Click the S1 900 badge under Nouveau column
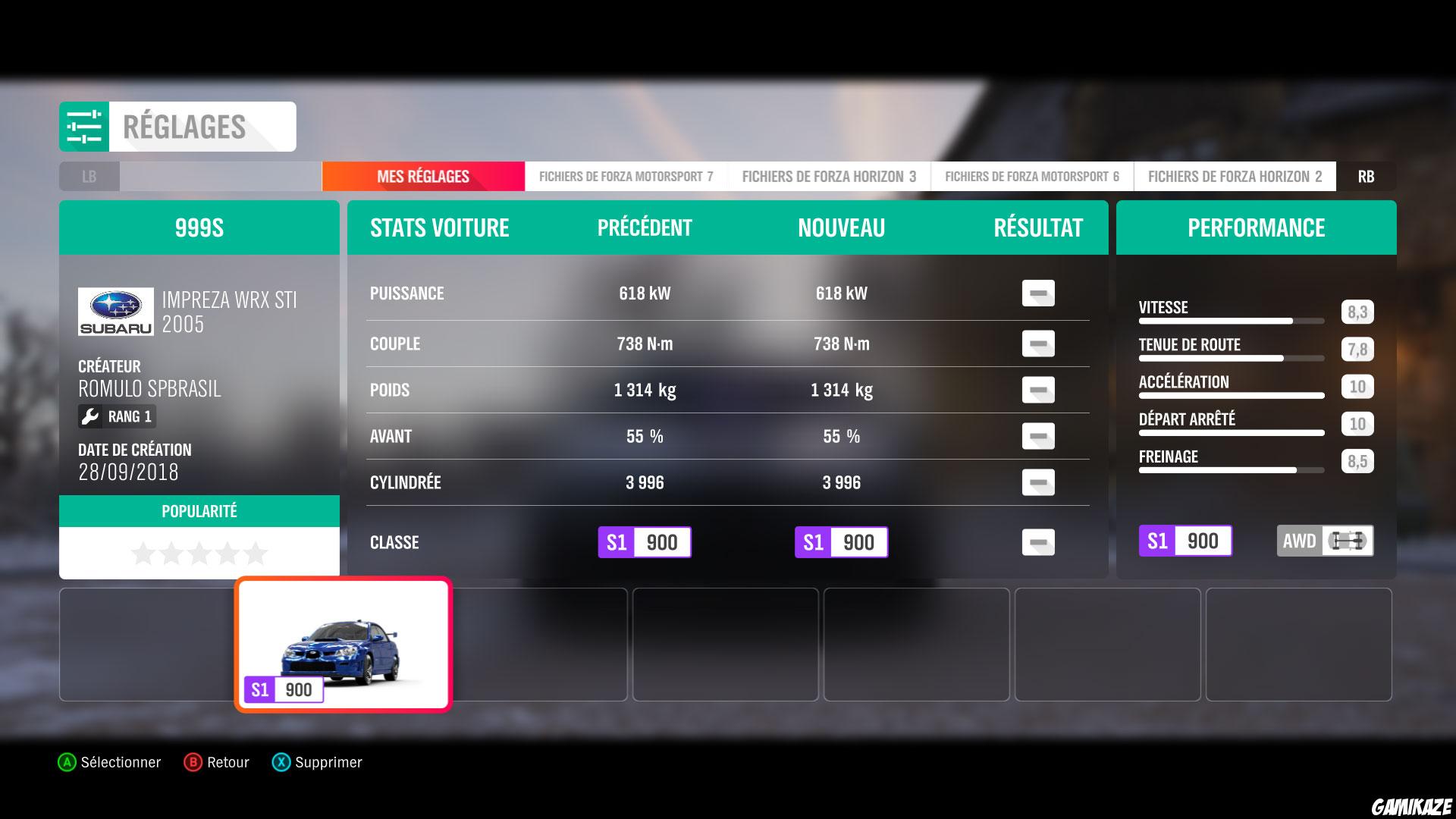 (x=842, y=541)
